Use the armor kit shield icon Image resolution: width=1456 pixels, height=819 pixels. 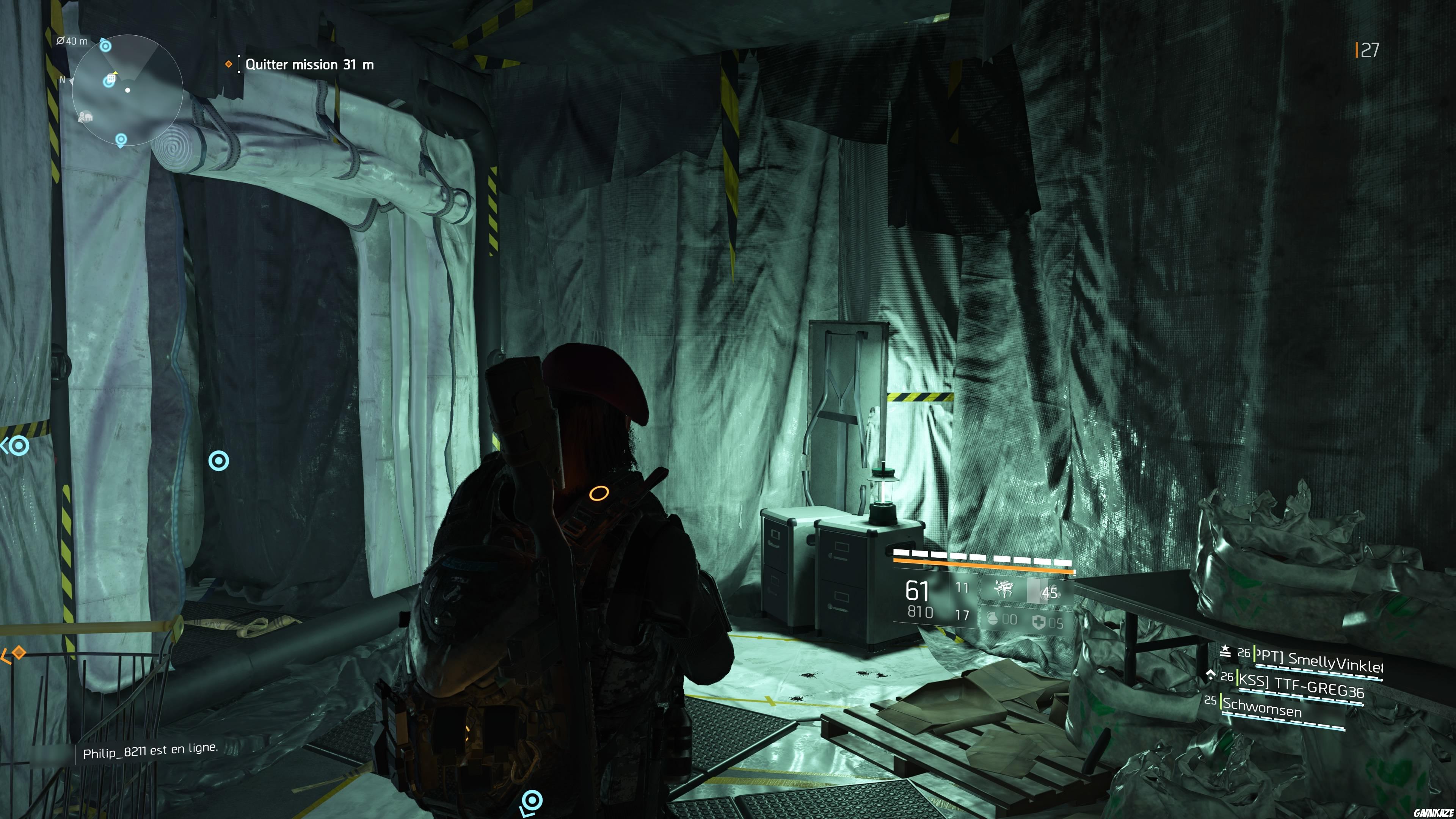click(x=1039, y=622)
